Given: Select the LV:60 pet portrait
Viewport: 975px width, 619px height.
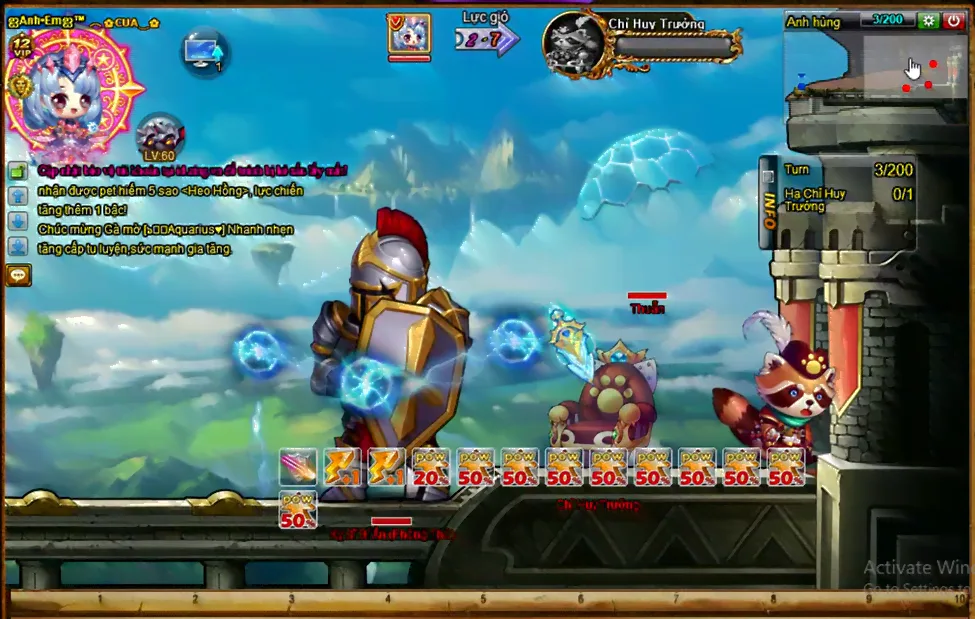Looking at the screenshot, I should 158,136.
